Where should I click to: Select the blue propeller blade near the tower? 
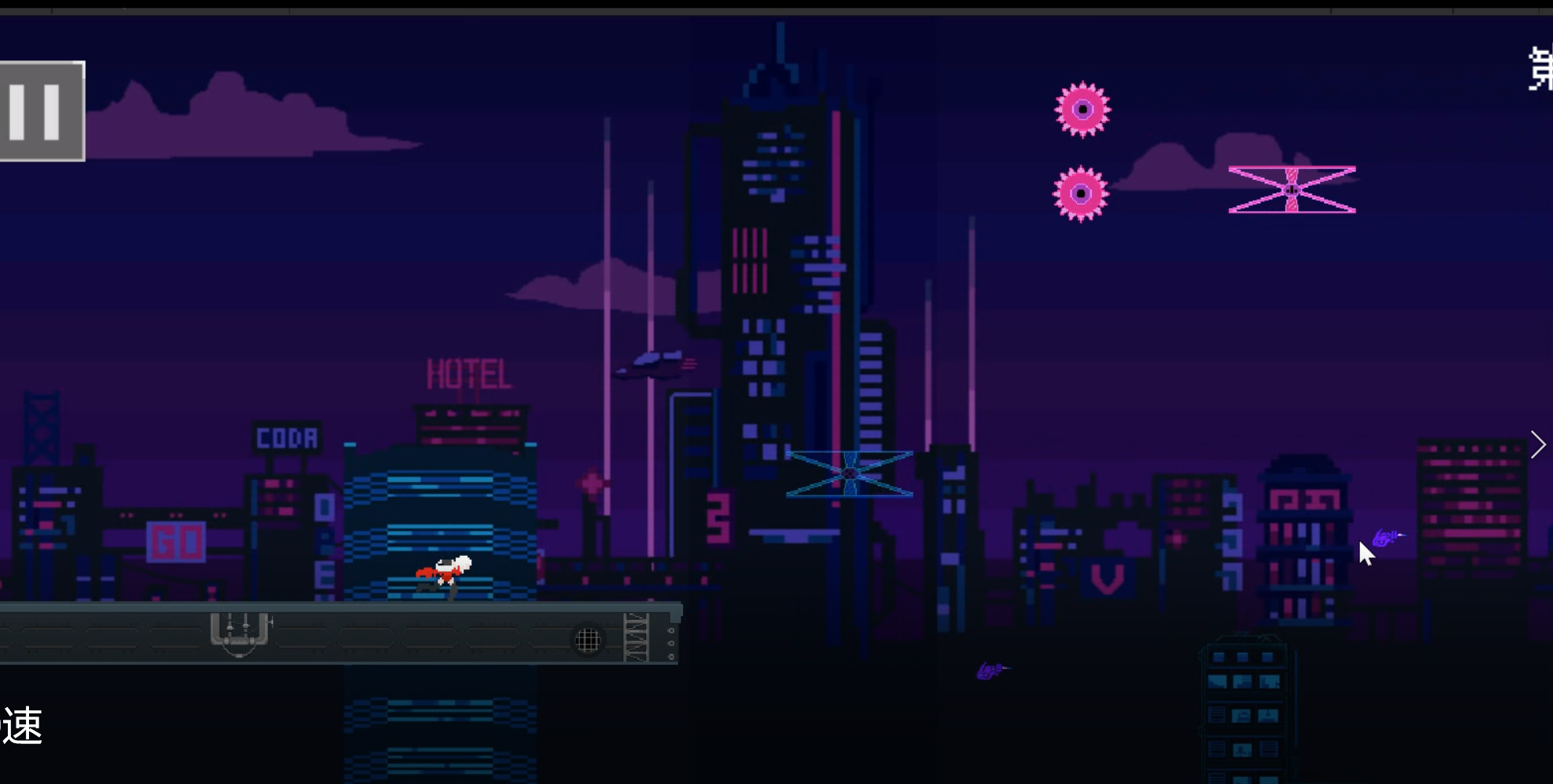pyautogui.click(x=849, y=473)
